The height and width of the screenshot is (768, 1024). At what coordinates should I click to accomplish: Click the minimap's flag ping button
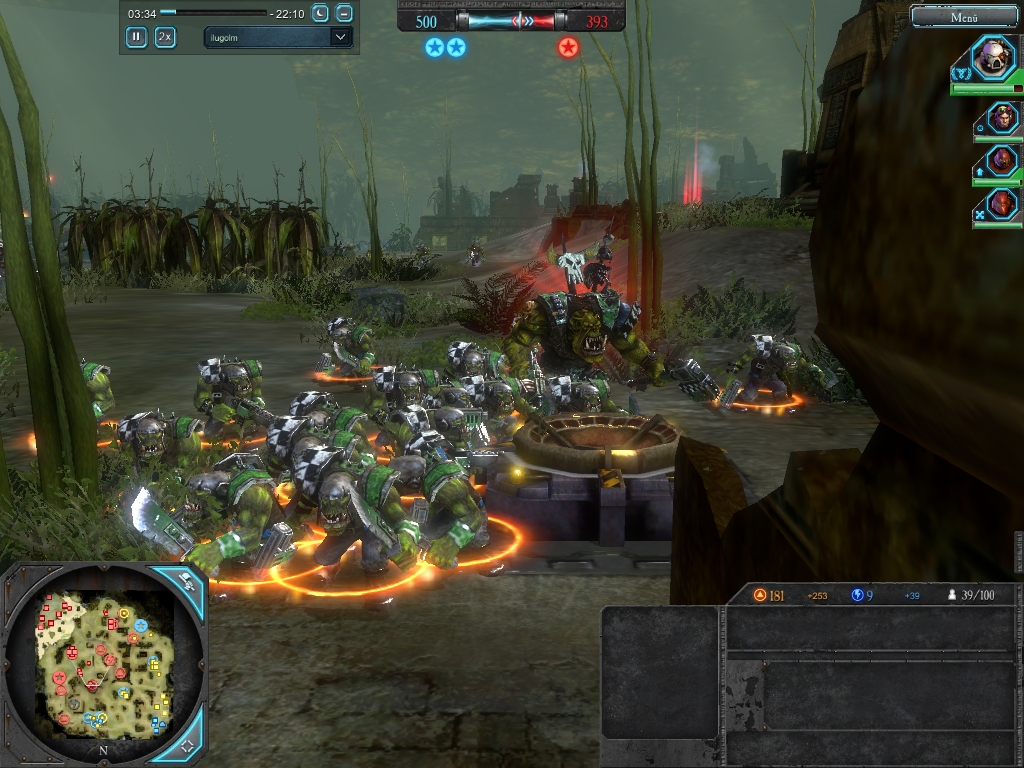[x=186, y=581]
